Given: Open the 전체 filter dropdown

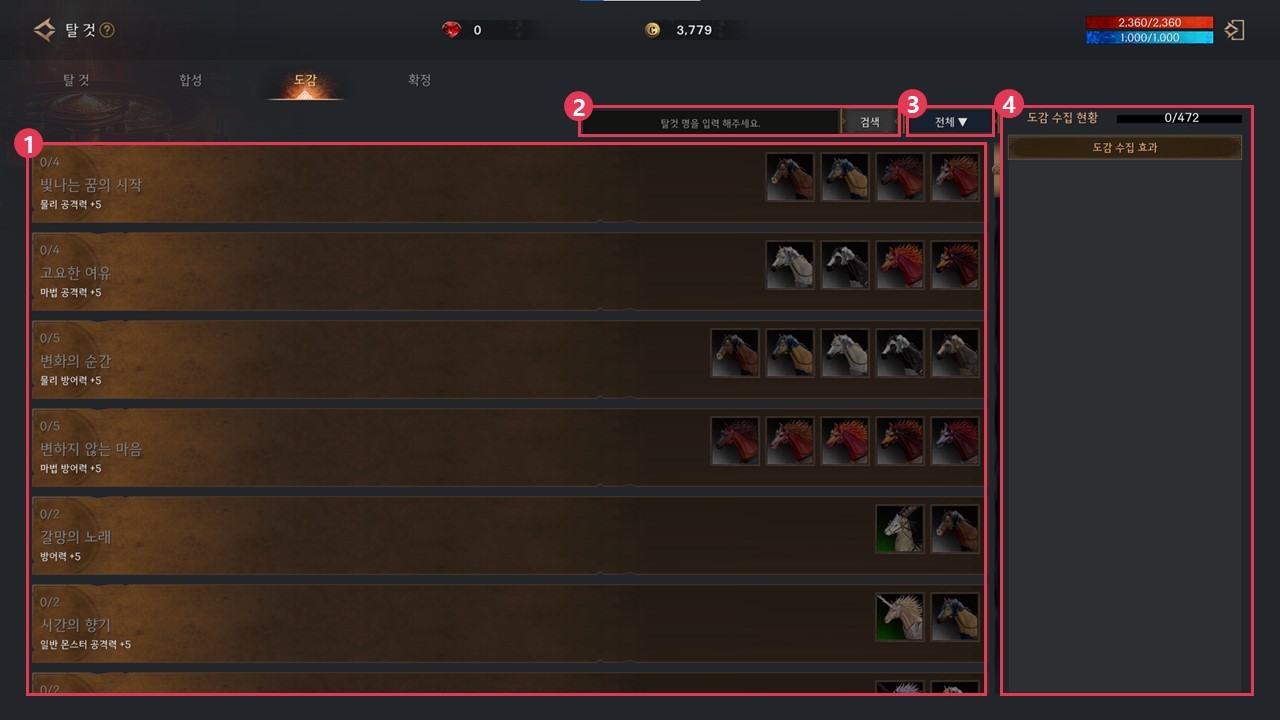Looking at the screenshot, I should point(951,122).
